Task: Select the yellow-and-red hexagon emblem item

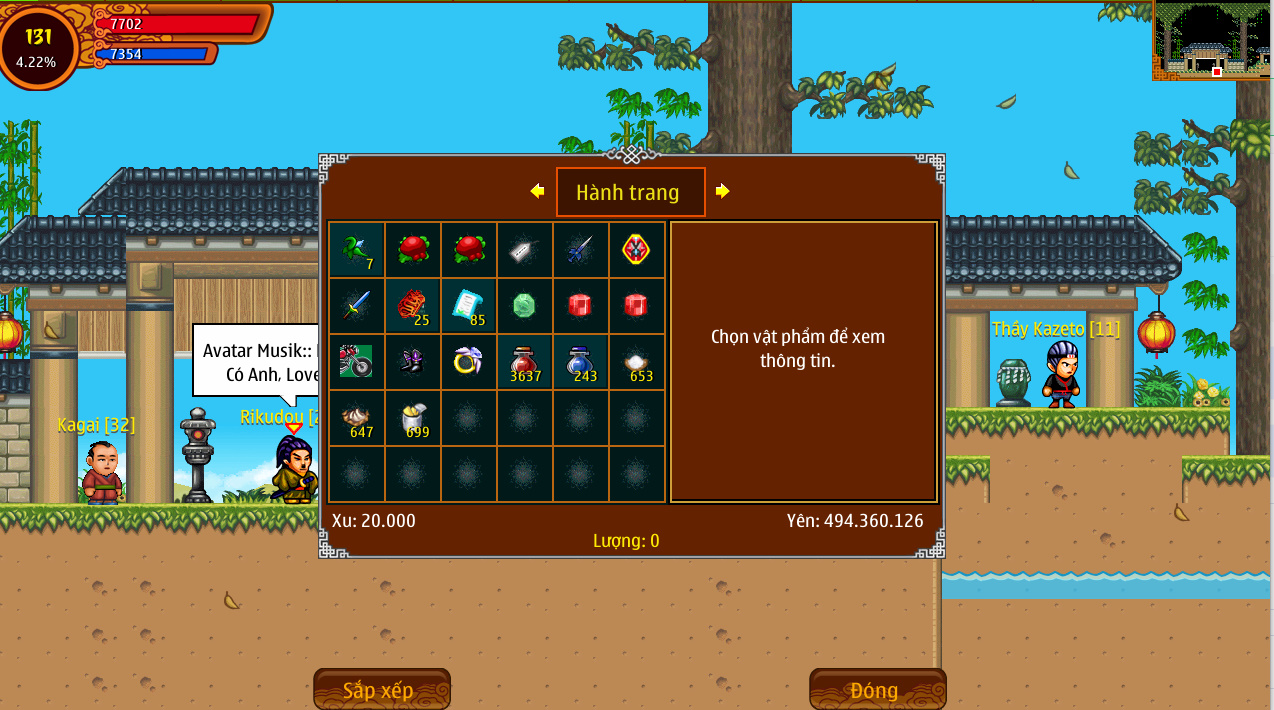Action: (x=637, y=250)
